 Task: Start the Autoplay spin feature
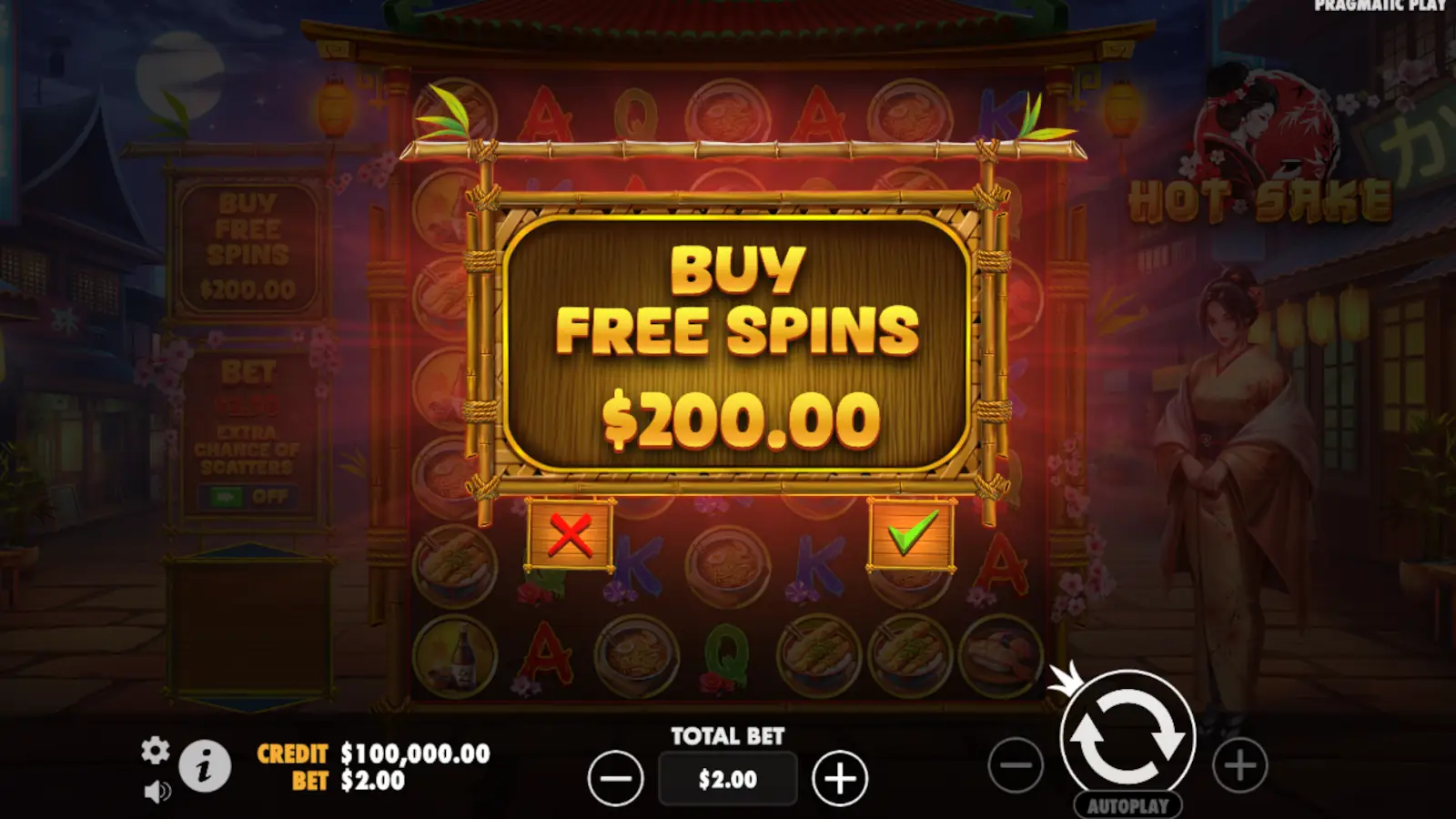(1128, 804)
